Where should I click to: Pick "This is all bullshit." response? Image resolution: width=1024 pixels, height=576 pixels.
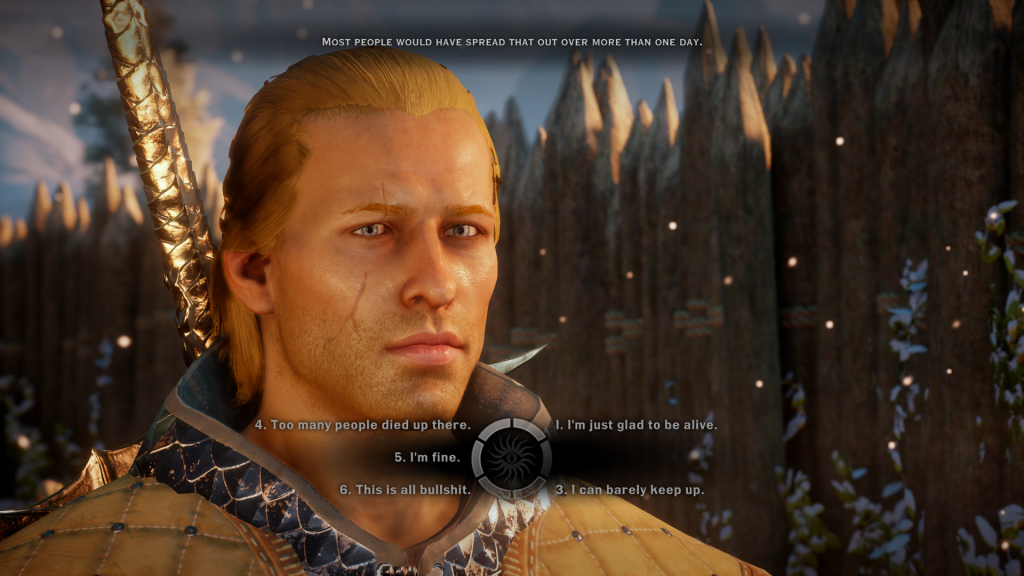pyautogui.click(x=405, y=490)
